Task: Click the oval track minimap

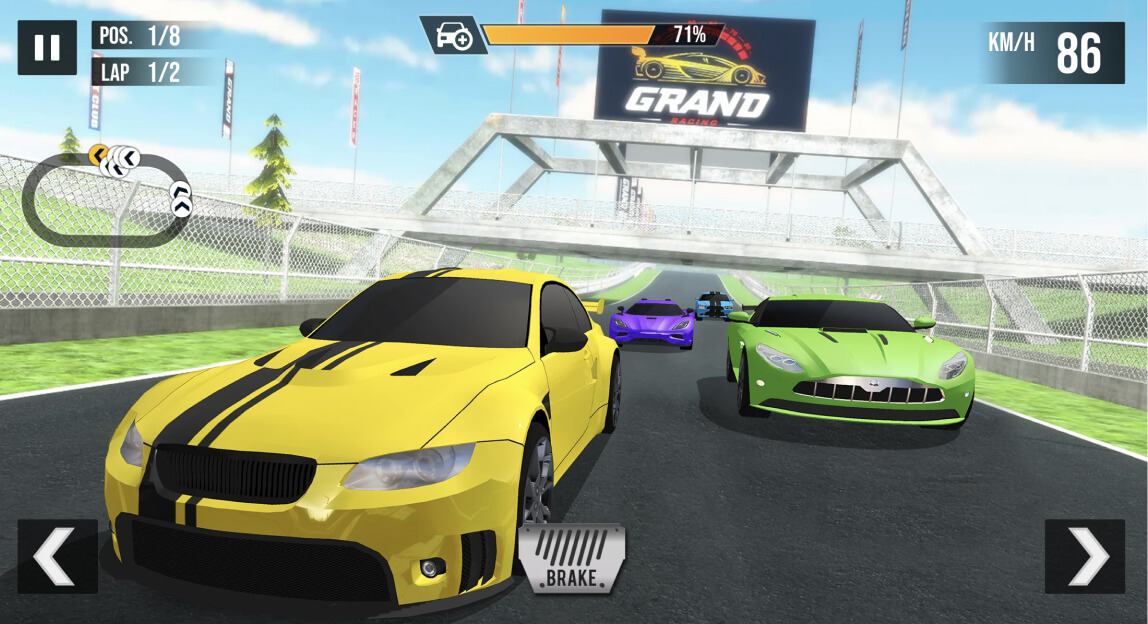Action: pyautogui.click(x=106, y=197)
